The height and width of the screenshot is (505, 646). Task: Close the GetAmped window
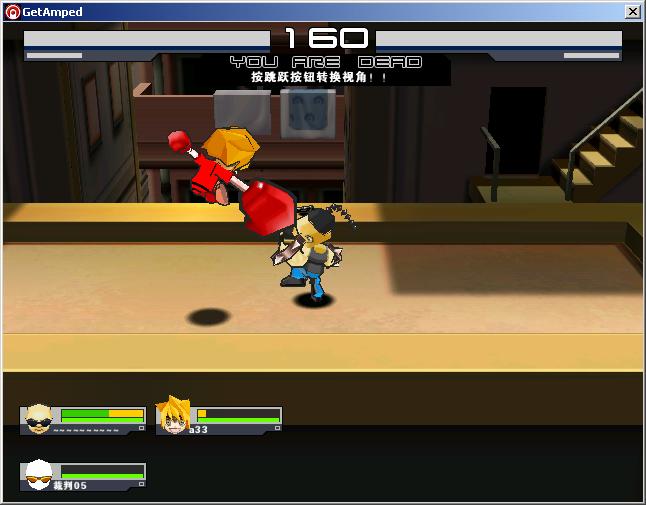pyautogui.click(x=632, y=12)
